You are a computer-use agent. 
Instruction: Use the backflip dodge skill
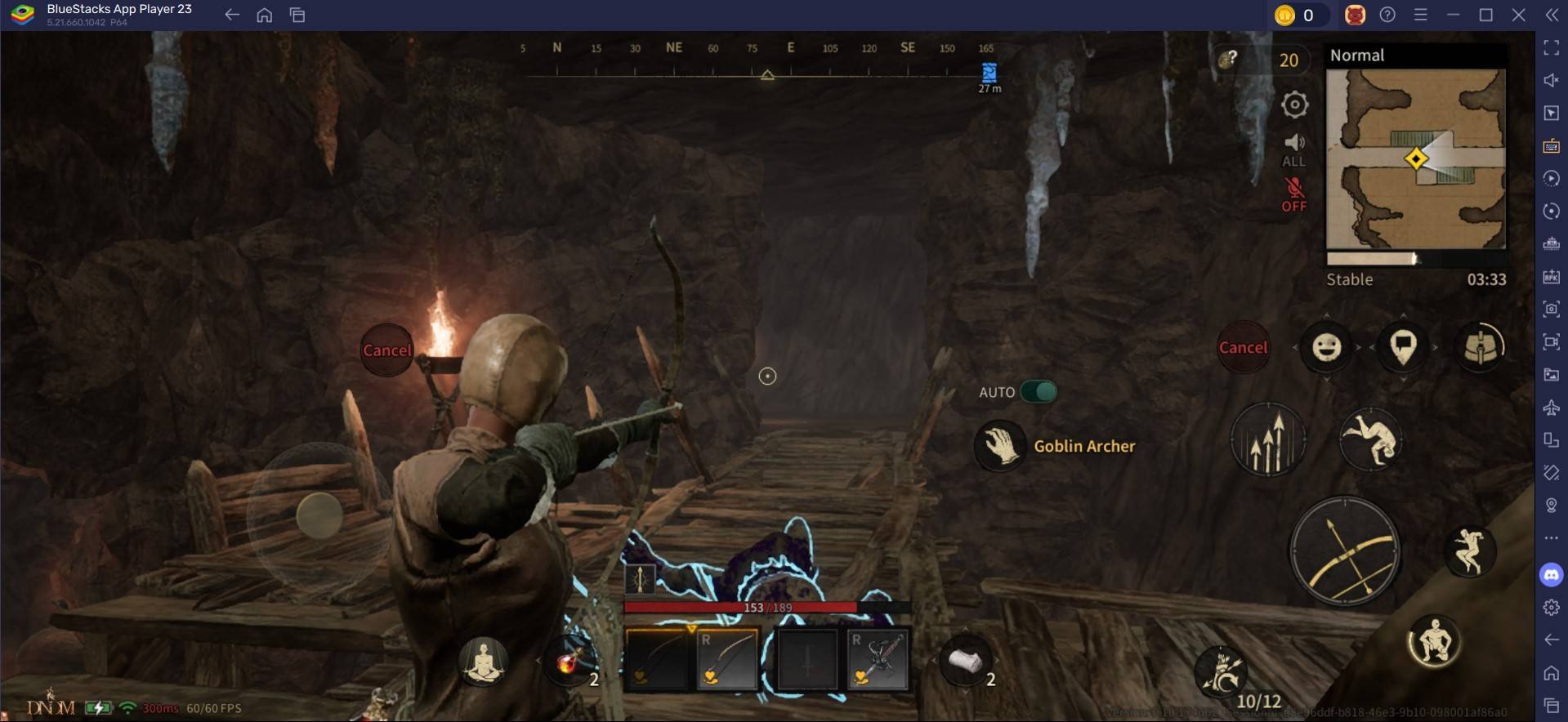1370,439
